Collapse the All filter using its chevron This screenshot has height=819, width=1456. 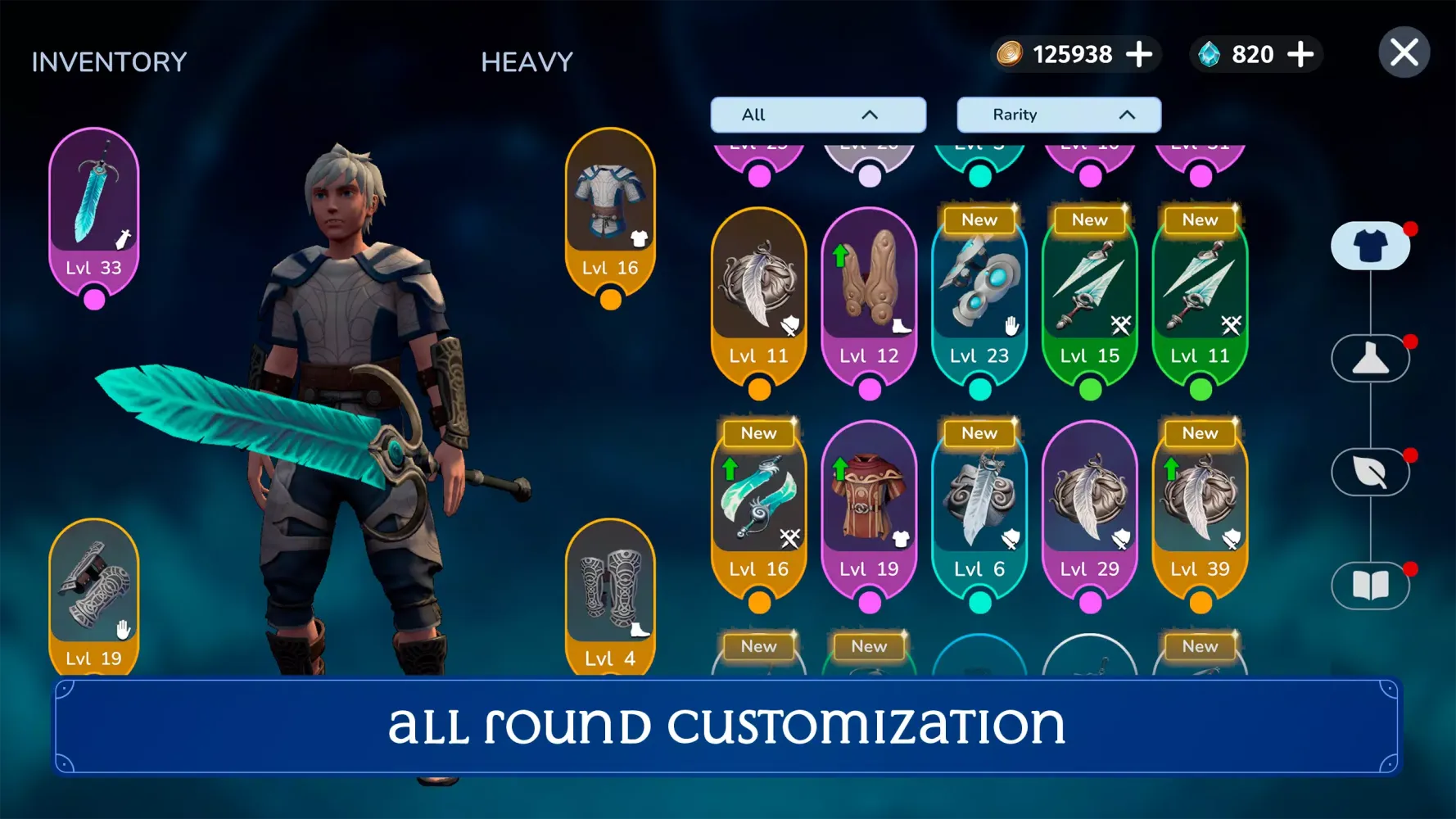(870, 115)
